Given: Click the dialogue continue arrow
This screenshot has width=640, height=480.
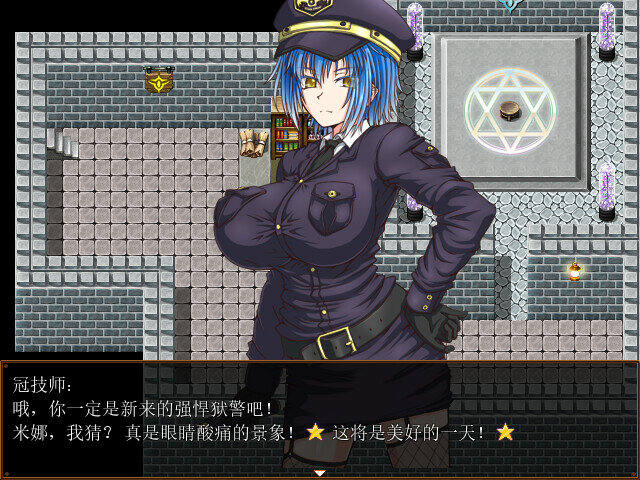Looking at the screenshot, I should point(320,472).
